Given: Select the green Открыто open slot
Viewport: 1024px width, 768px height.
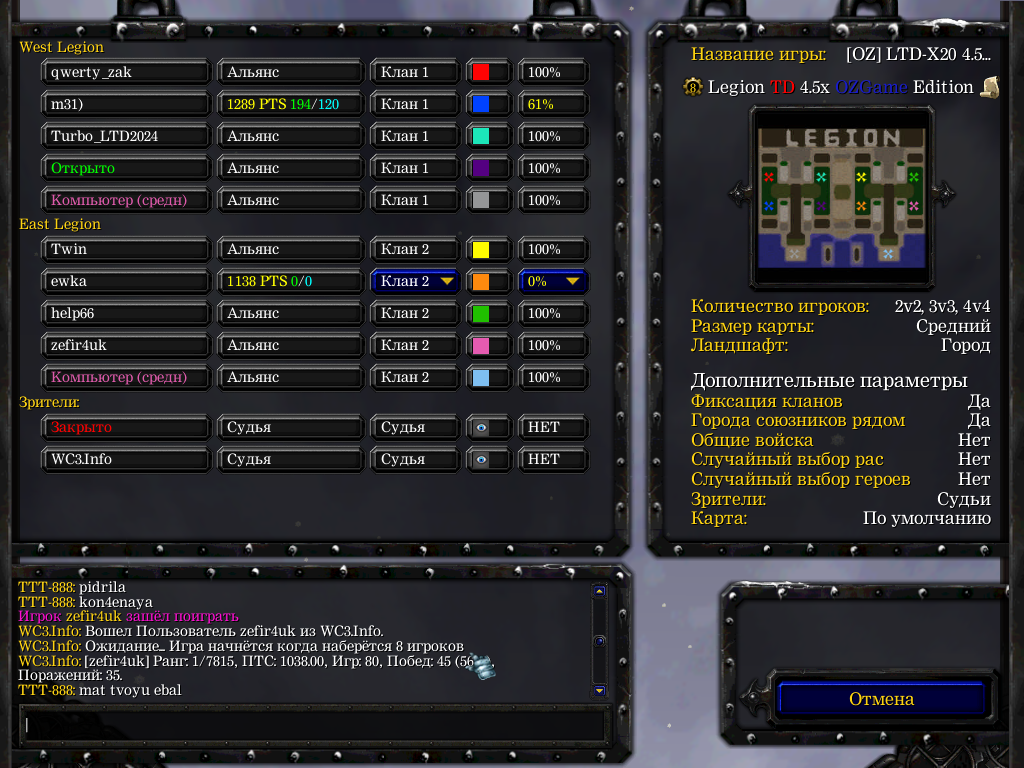Looking at the screenshot, I should click(126, 168).
